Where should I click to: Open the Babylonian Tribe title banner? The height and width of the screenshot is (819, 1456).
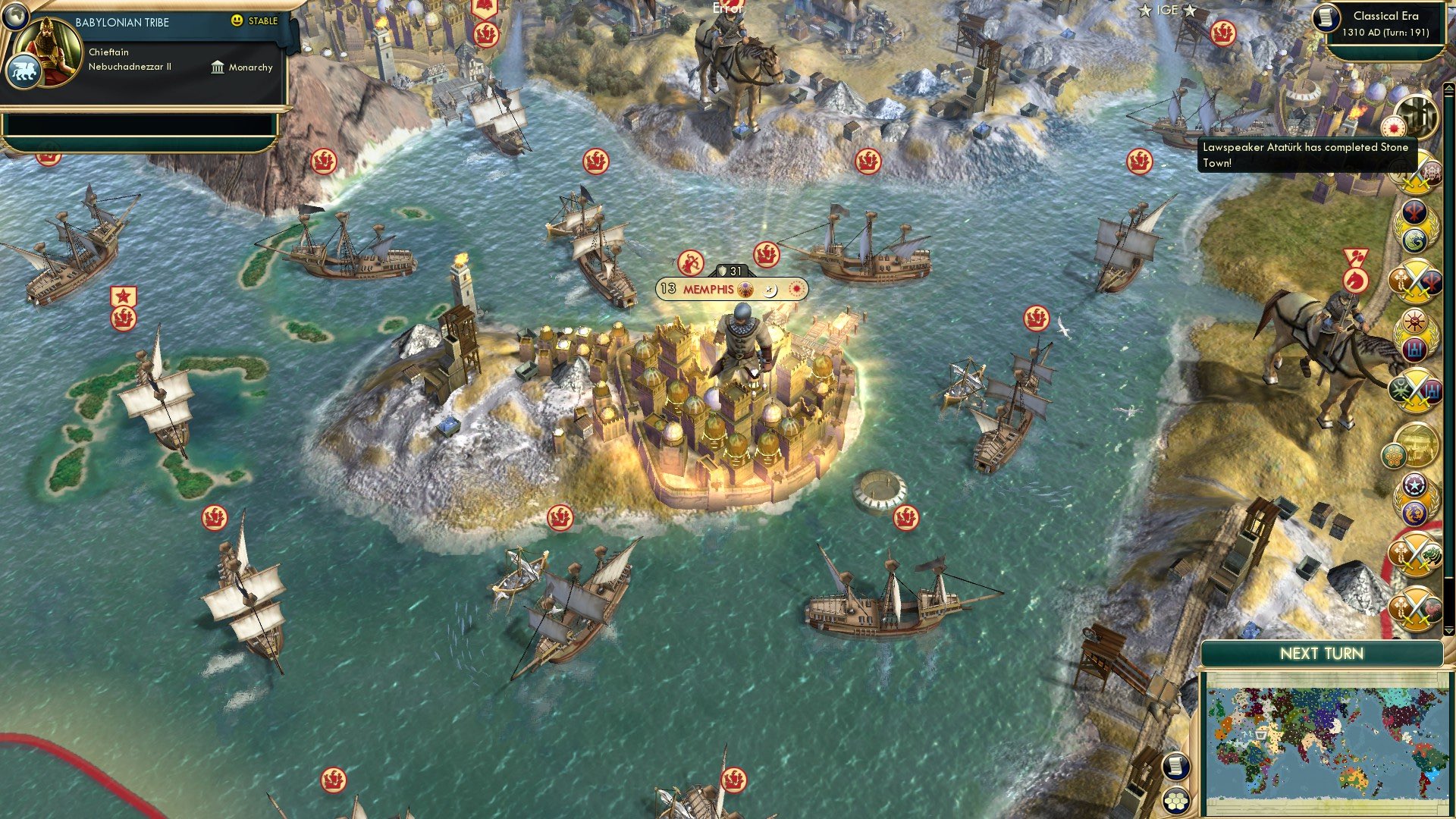click(121, 22)
